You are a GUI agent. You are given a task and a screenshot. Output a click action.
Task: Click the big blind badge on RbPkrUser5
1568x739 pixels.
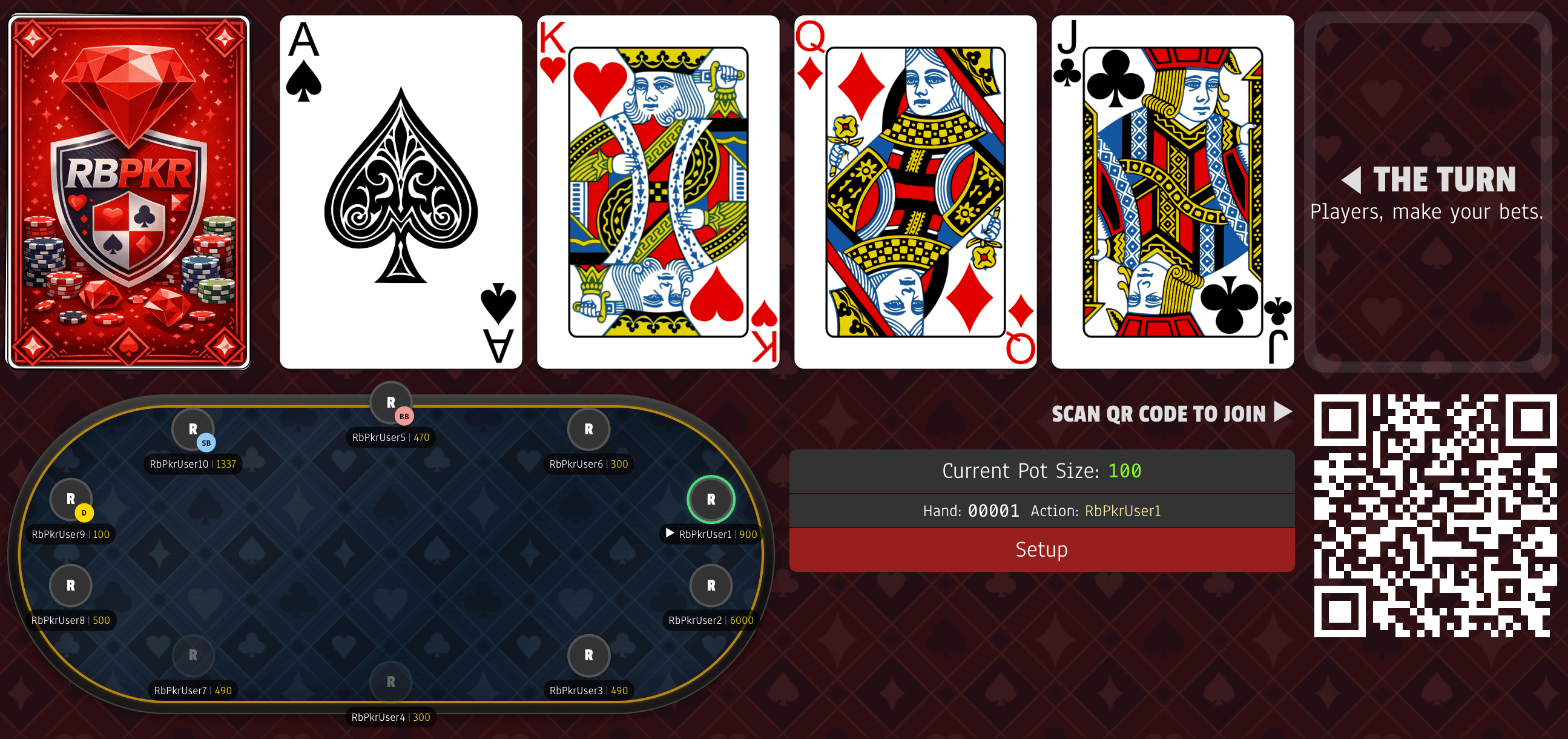tap(404, 417)
